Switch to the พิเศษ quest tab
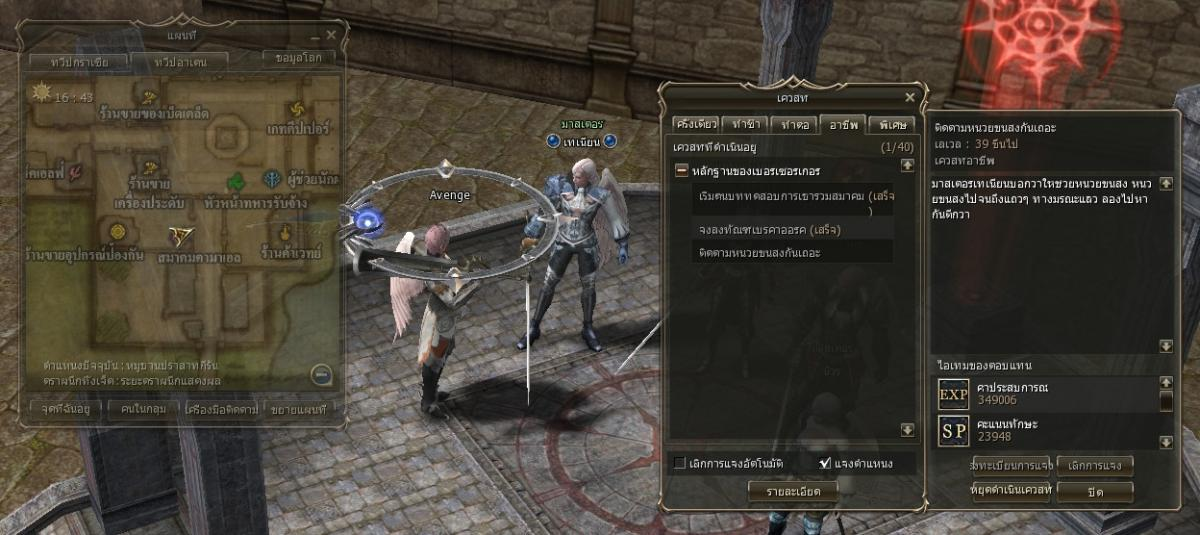The height and width of the screenshot is (535, 1200). coord(888,125)
